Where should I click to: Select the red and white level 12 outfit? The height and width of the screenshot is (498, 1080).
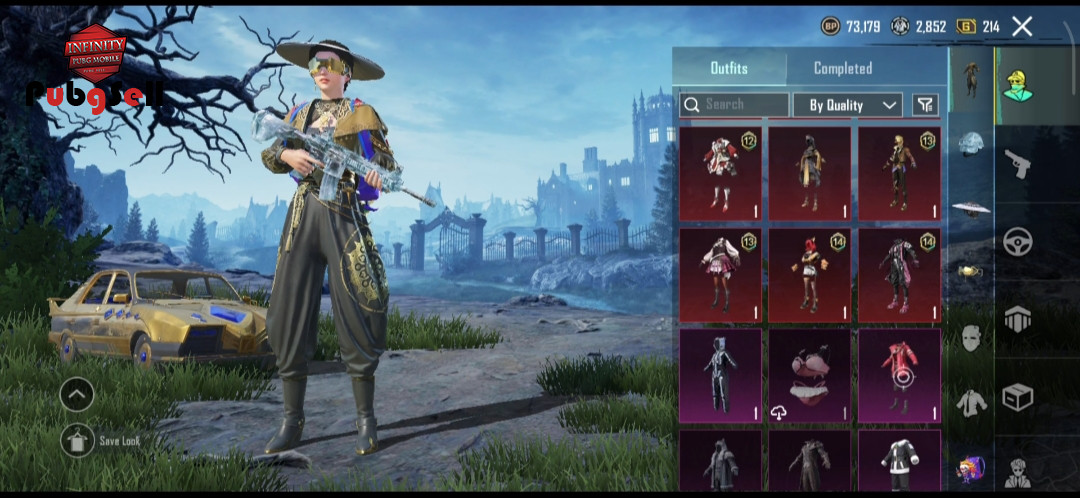click(x=720, y=173)
